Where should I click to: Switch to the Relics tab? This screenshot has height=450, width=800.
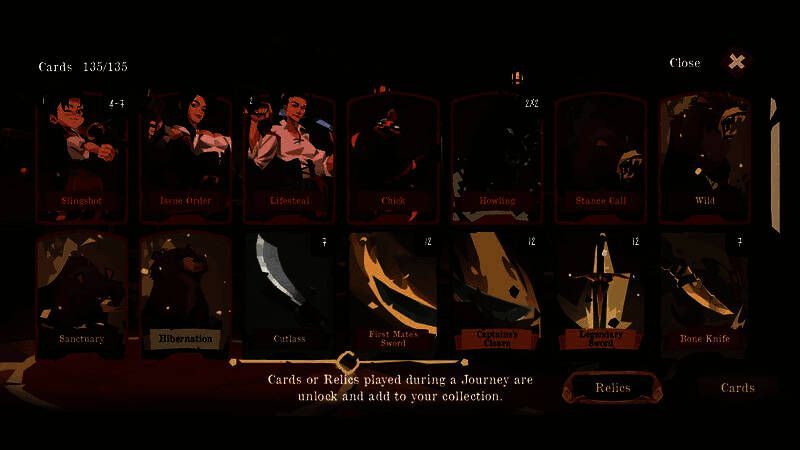point(612,388)
